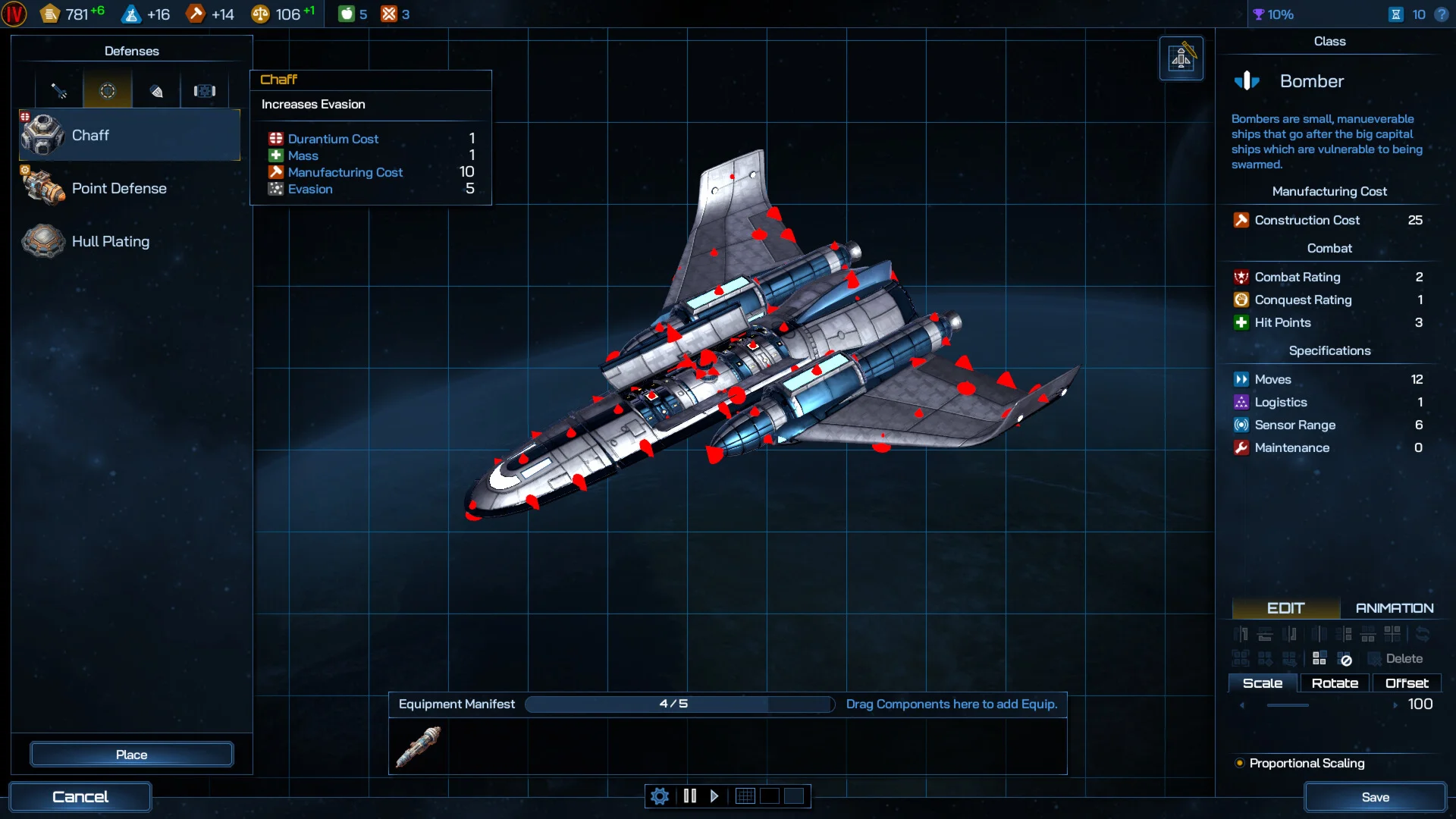Screen dimensions: 1456x819
Task: Select the missile item in Equipment Manifest
Action: (x=418, y=746)
